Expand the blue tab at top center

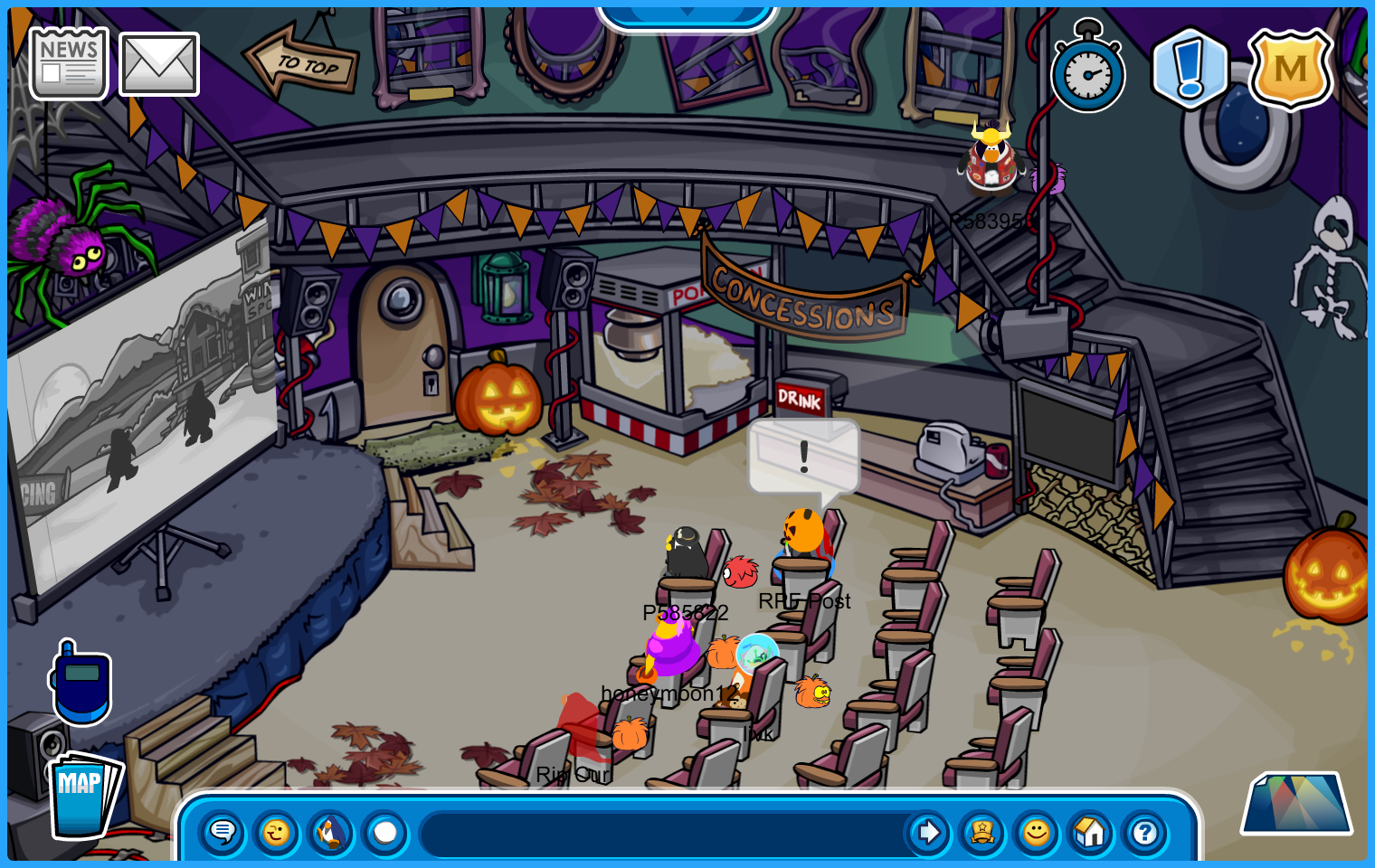[x=687, y=14]
